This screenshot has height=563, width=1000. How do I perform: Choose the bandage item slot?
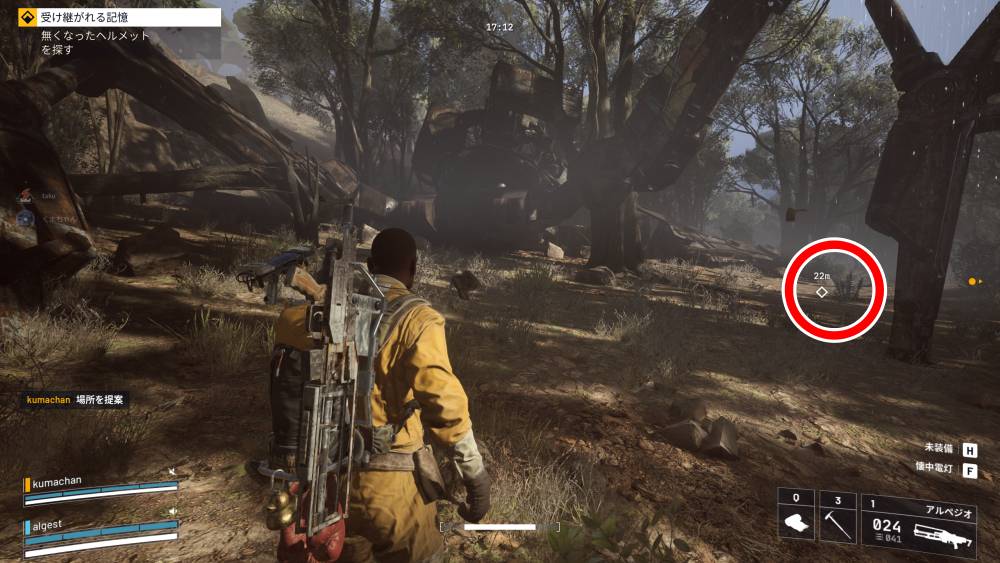(796, 518)
